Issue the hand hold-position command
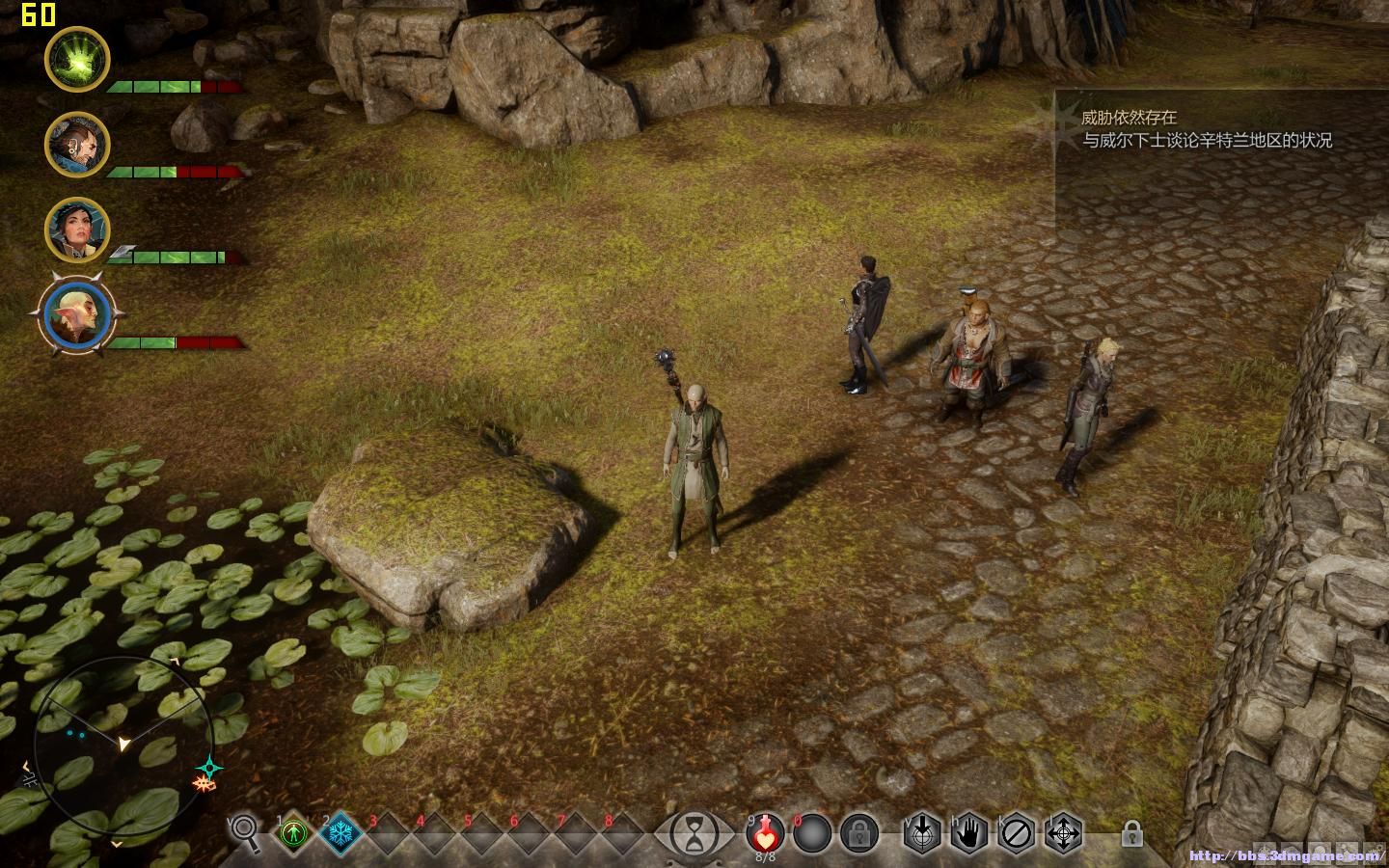Viewport: 1389px width, 868px height. (969, 832)
